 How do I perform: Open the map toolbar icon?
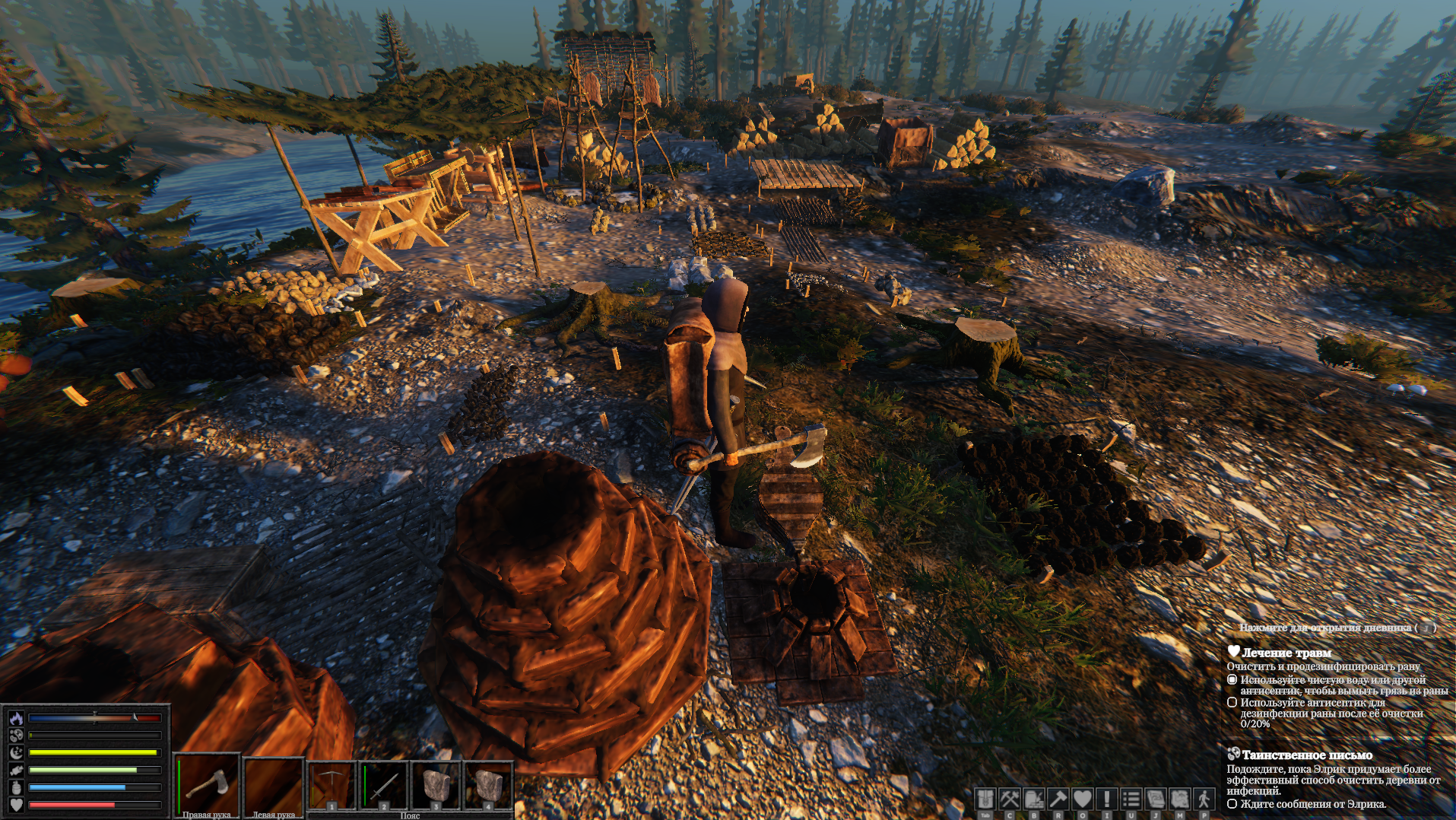point(1180,799)
